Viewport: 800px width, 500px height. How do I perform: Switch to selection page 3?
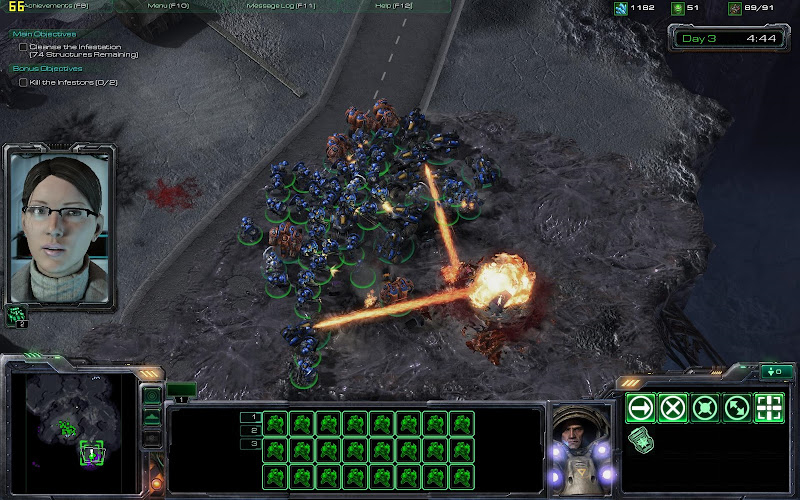click(254, 443)
